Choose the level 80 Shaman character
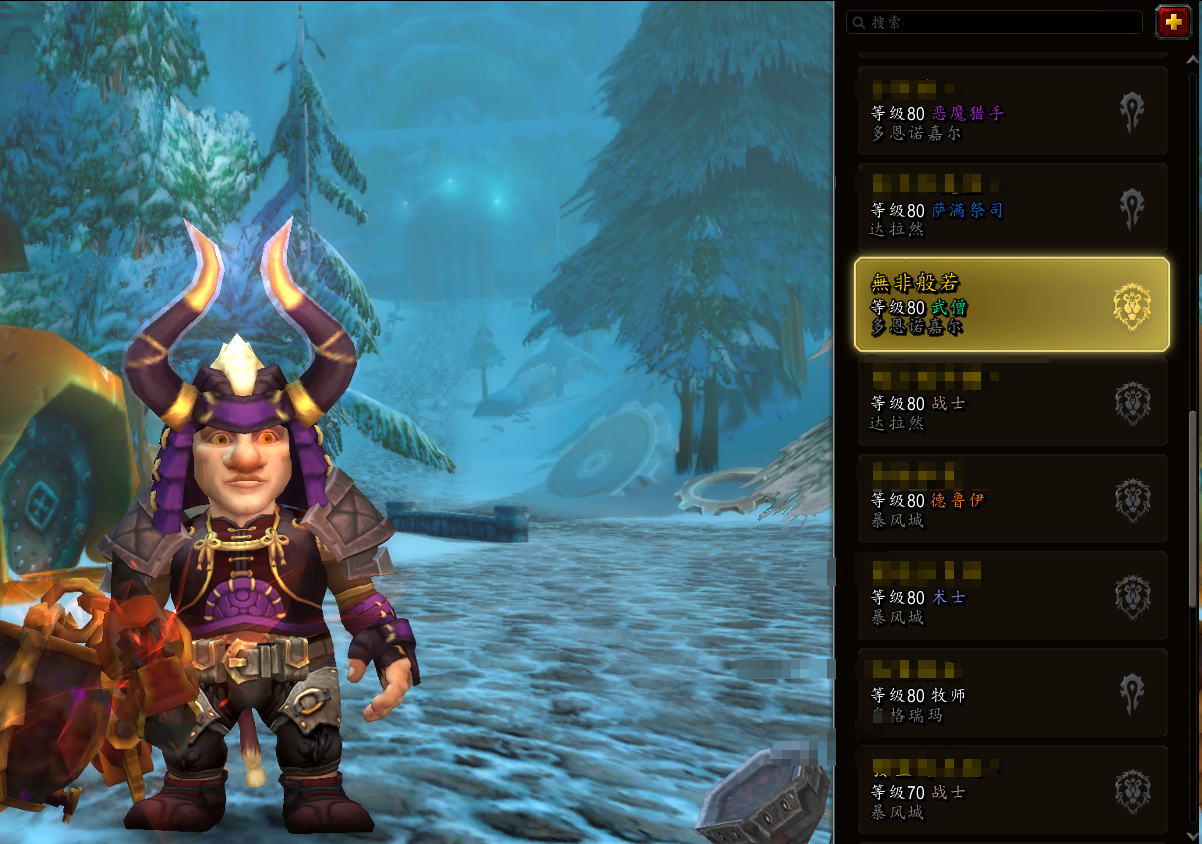Image resolution: width=1202 pixels, height=844 pixels. (x=1010, y=208)
